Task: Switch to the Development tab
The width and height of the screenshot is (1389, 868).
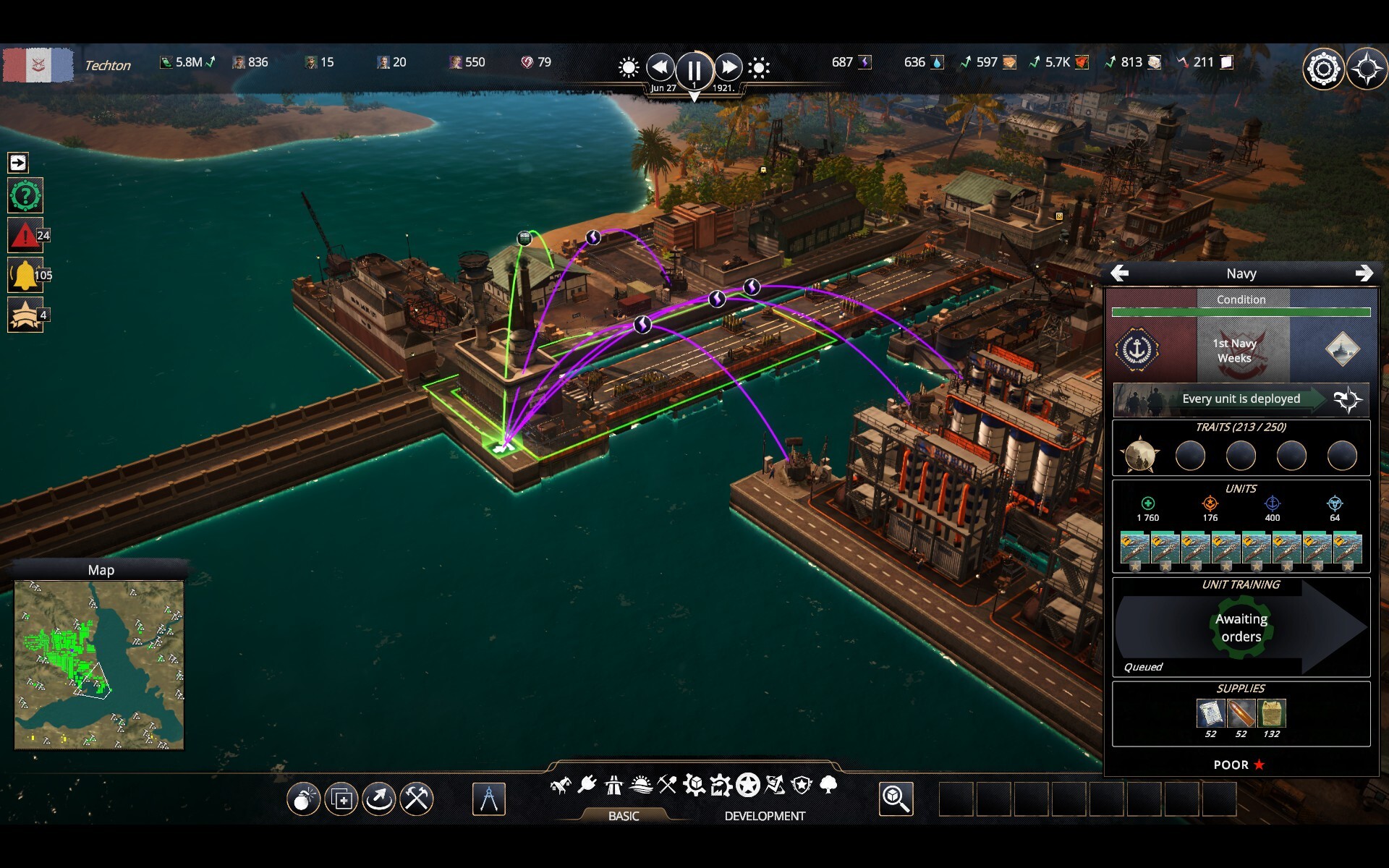Action: pos(764,816)
